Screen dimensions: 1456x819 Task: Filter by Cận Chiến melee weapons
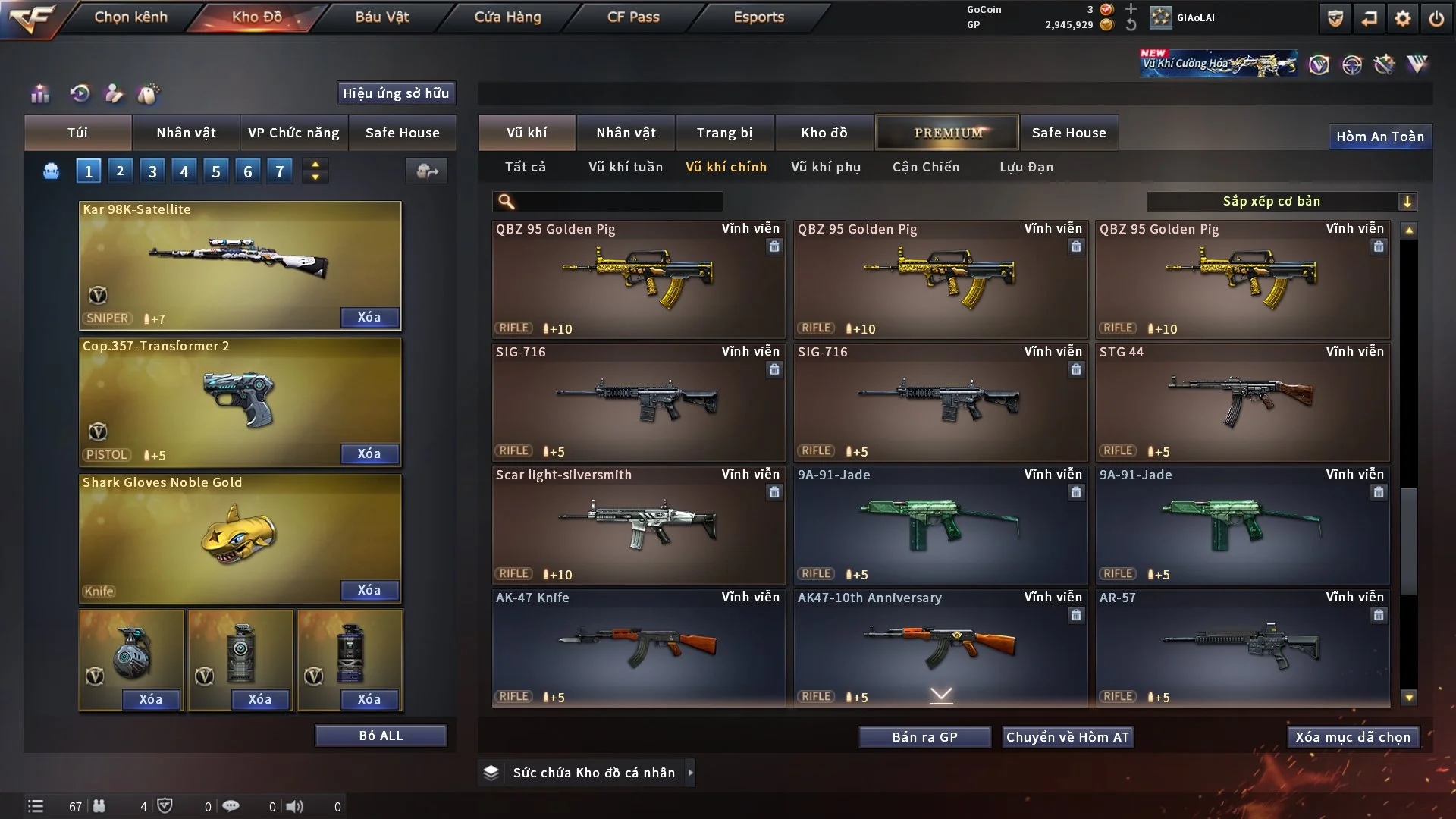click(x=925, y=167)
